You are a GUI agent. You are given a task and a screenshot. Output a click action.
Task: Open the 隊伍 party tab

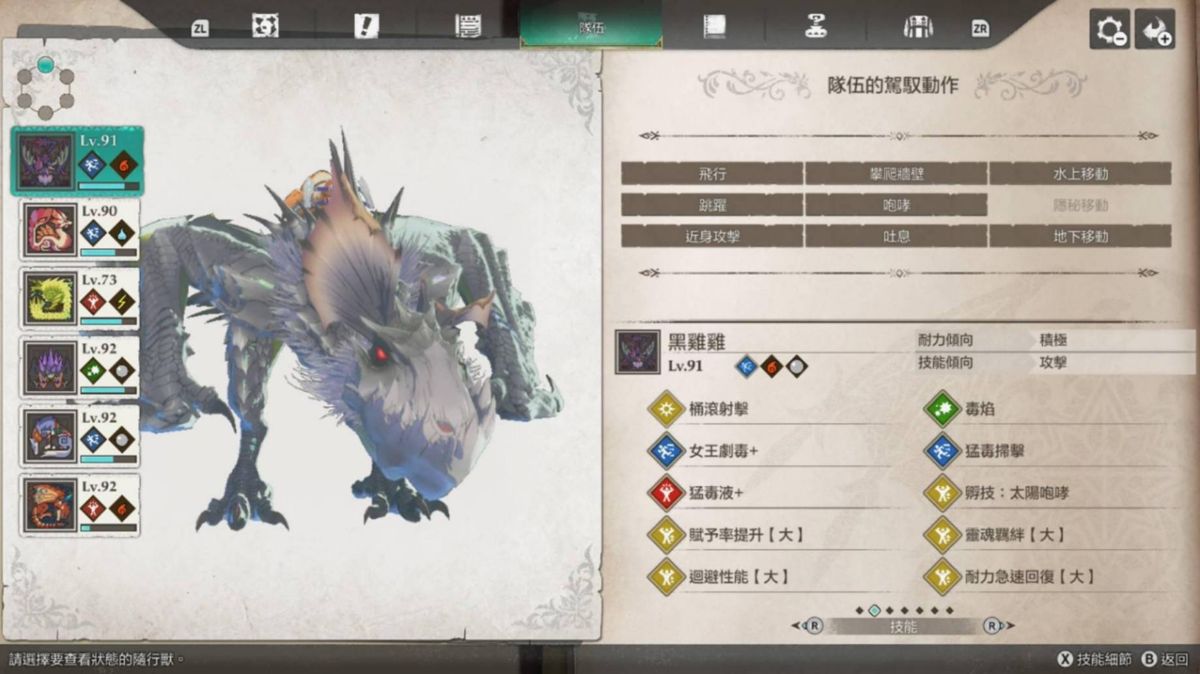click(591, 27)
